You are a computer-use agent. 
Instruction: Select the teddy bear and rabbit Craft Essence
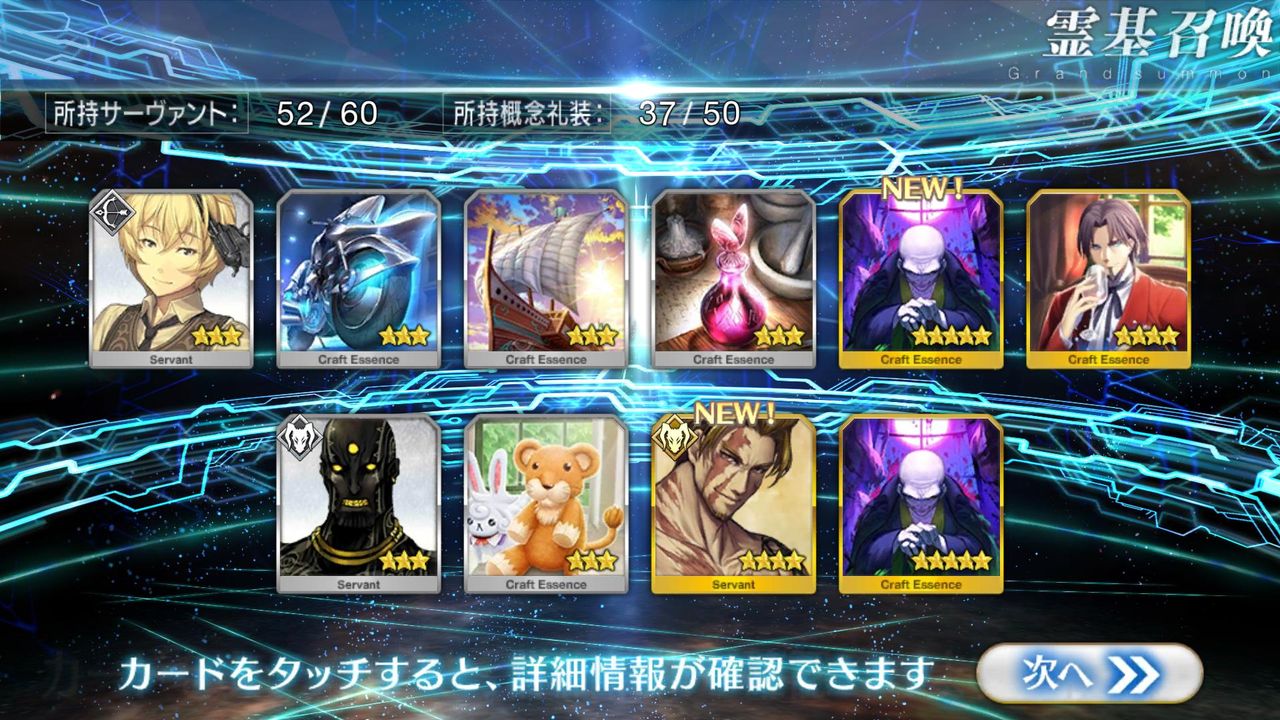(x=545, y=500)
